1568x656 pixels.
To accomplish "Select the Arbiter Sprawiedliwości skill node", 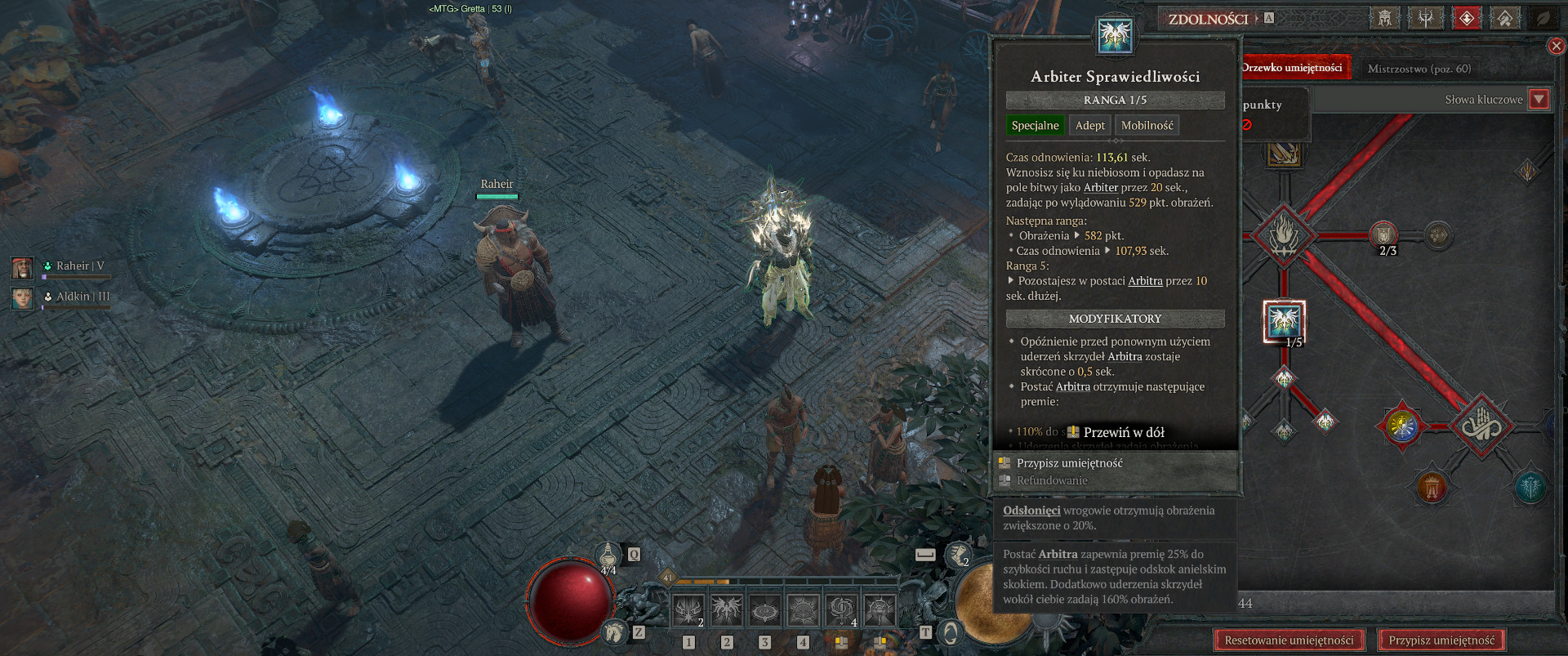I will [1284, 321].
